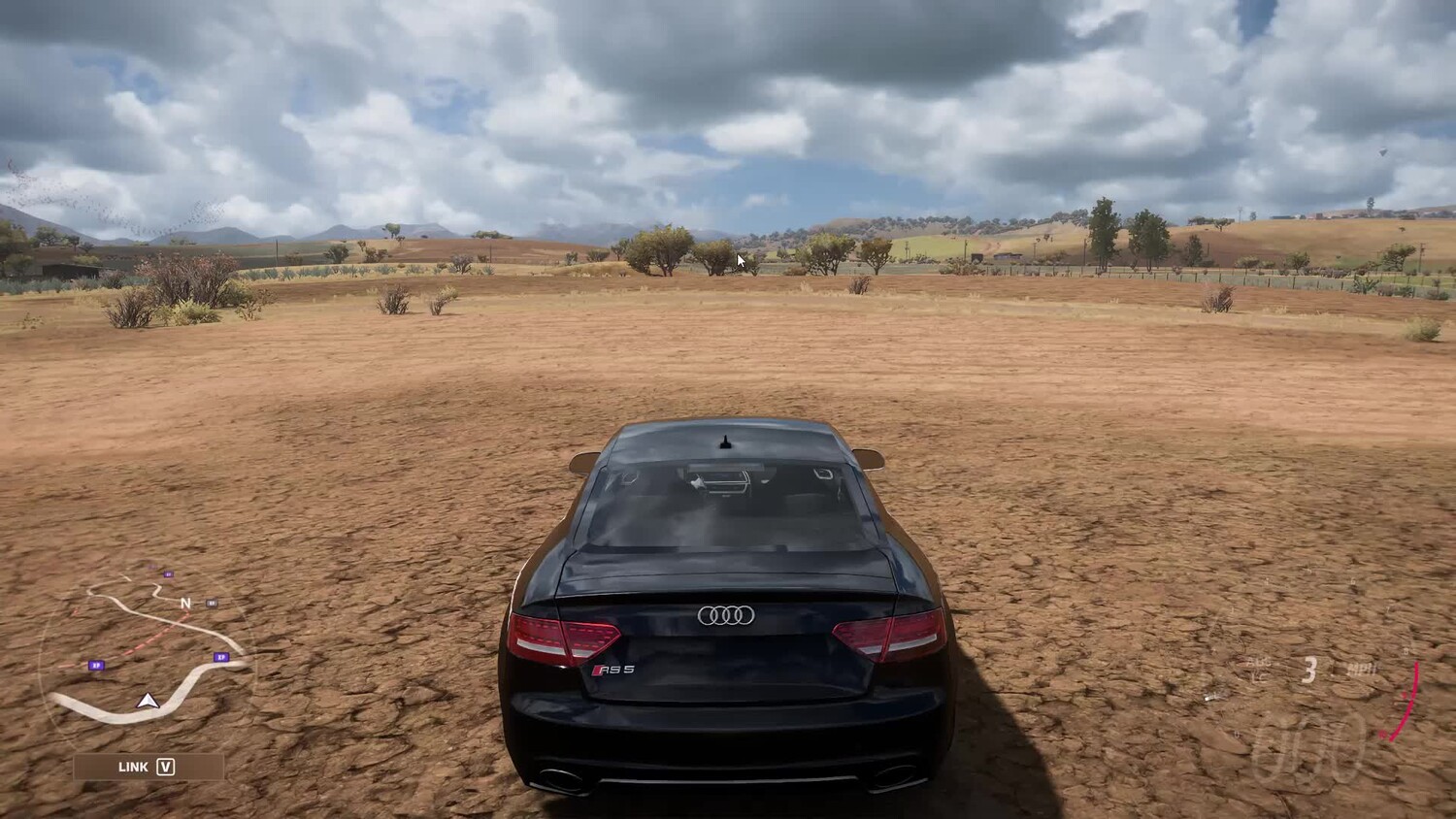Select the right XP board marker on minimap

(220, 657)
